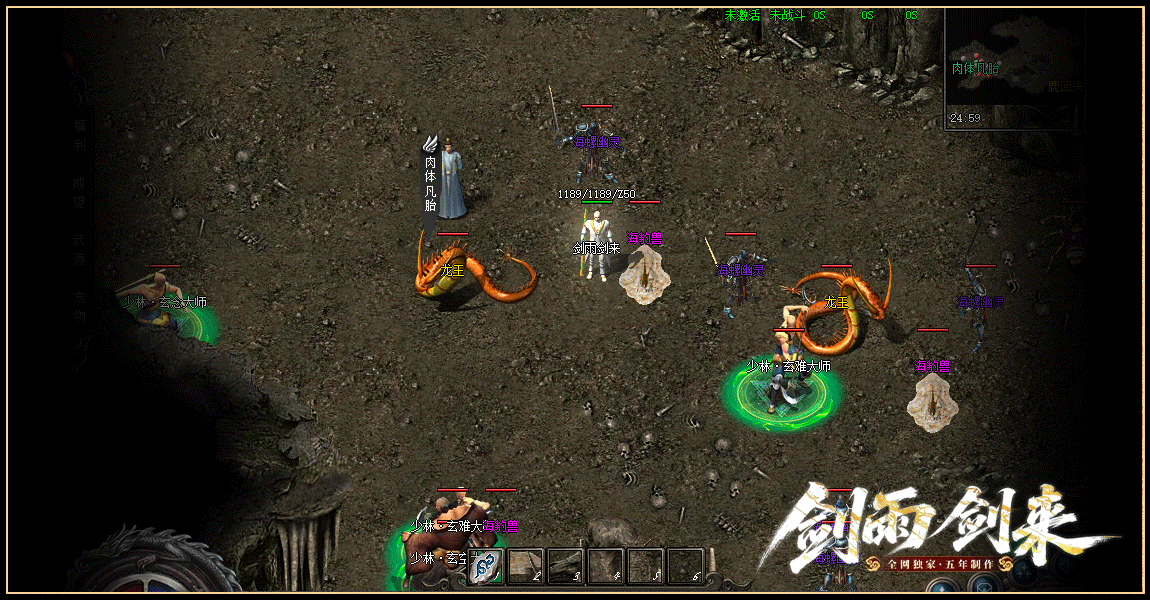Open the minimap in the top-right corner
Screen dimensions: 1150x600
pyautogui.click(x=1013, y=67)
